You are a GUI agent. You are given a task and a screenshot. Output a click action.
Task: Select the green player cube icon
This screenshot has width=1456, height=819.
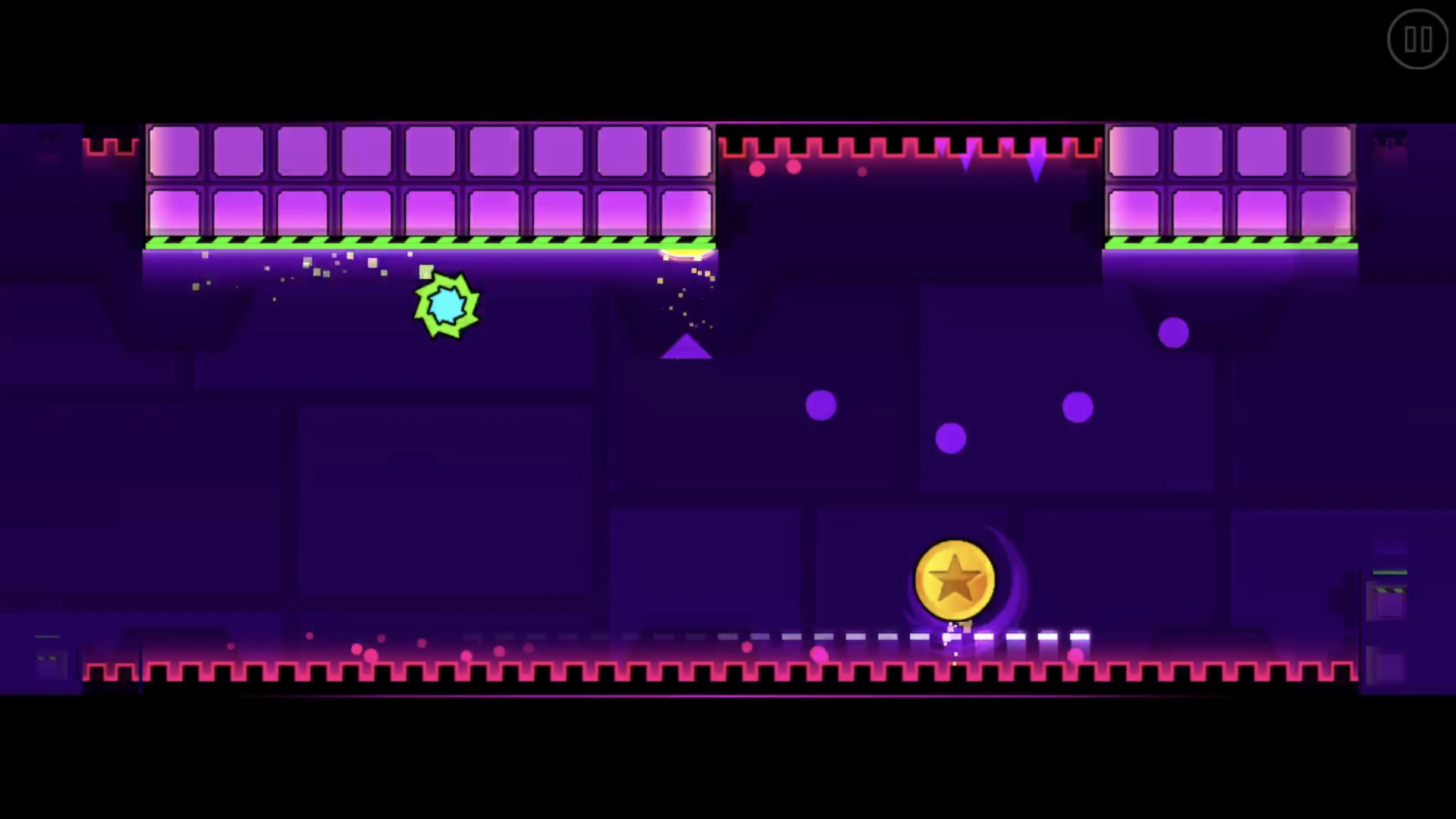[x=446, y=305]
